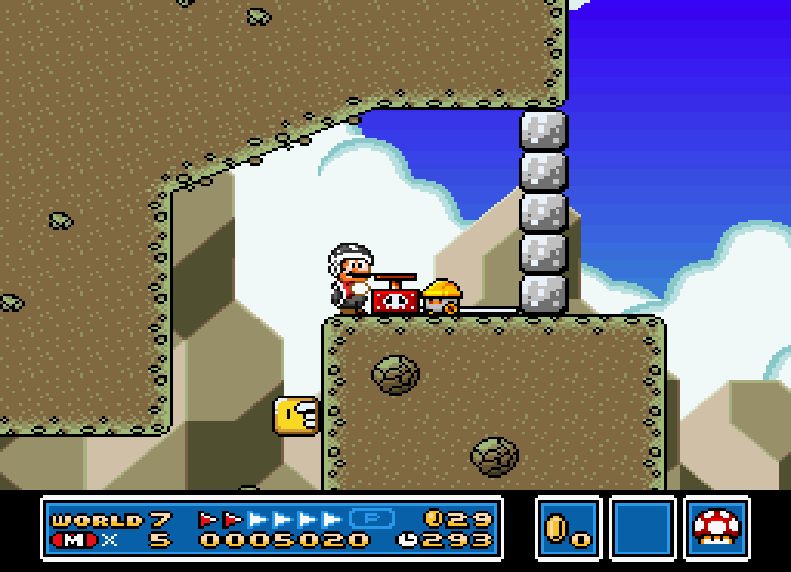Select the empty blue item card slot
791x572 pixels.
coord(642,527)
